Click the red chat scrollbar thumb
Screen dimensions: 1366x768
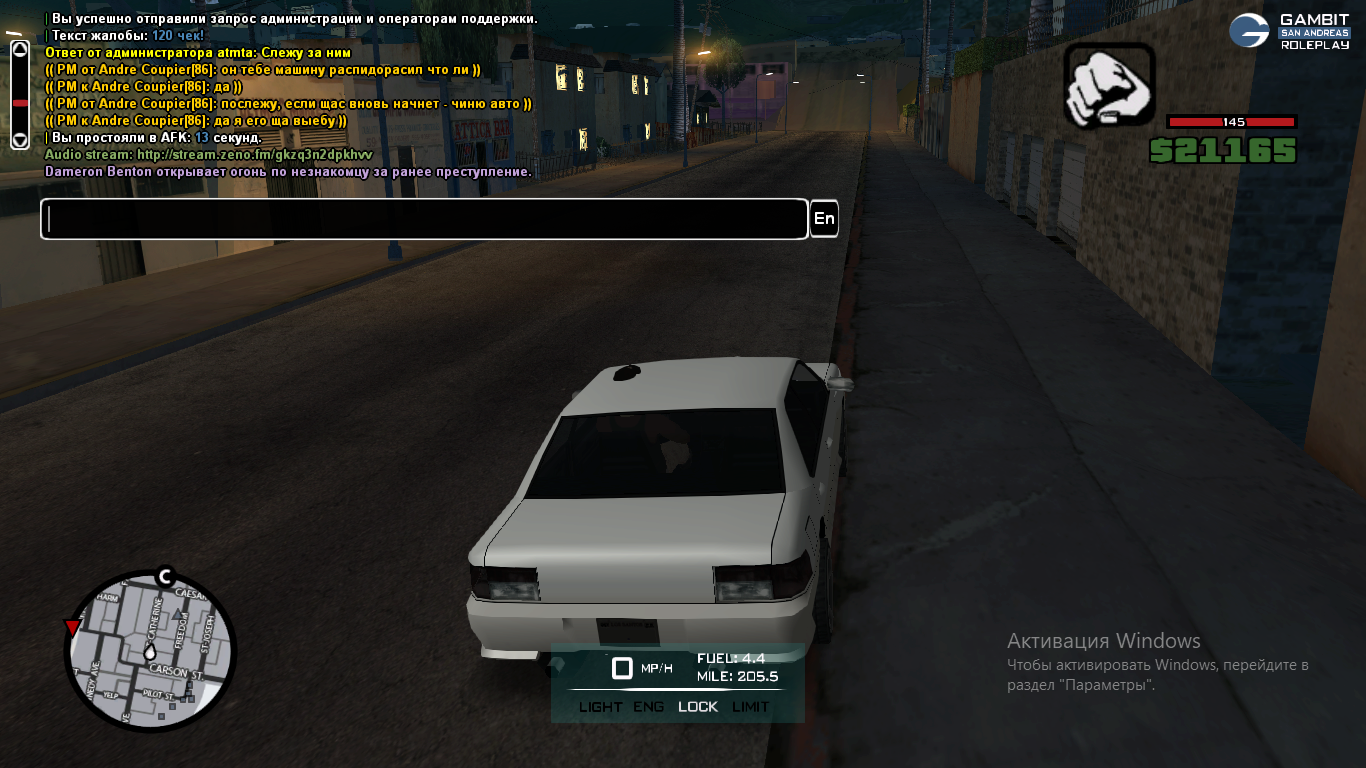[20, 103]
